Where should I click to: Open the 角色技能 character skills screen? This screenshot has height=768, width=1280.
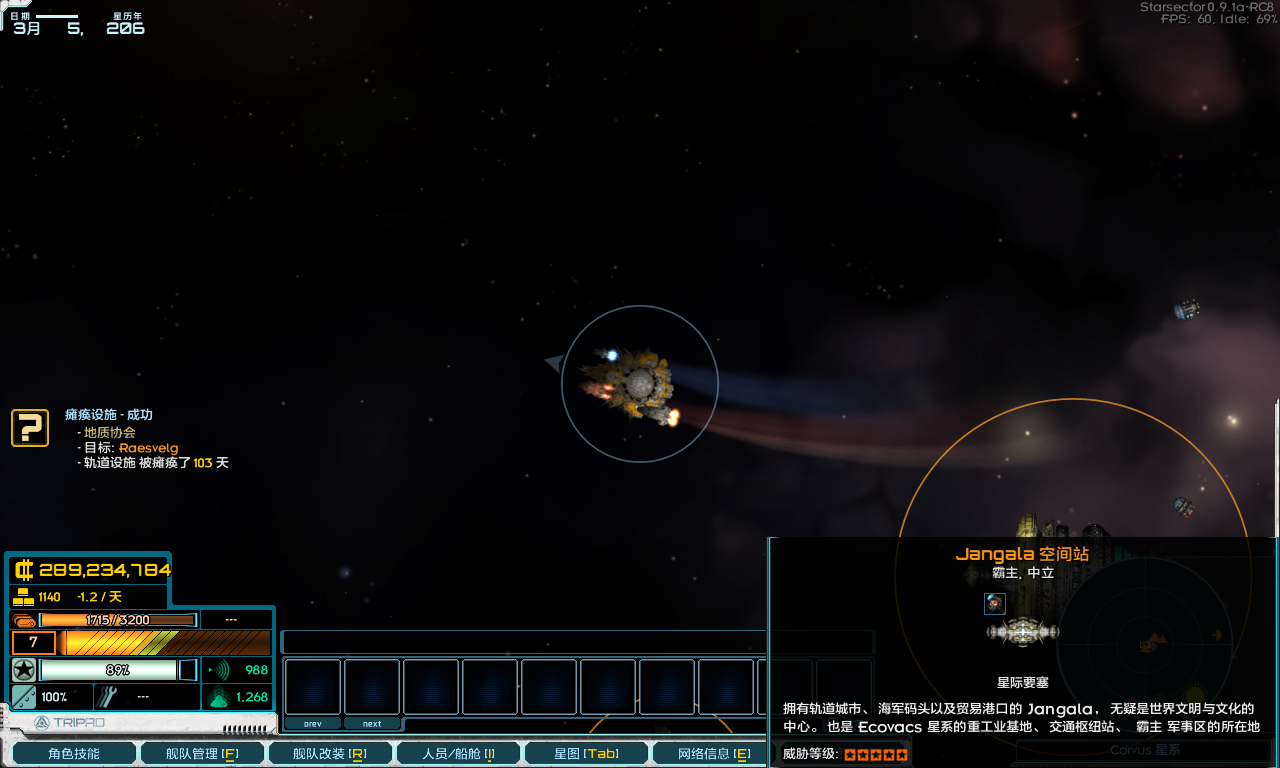[74, 753]
